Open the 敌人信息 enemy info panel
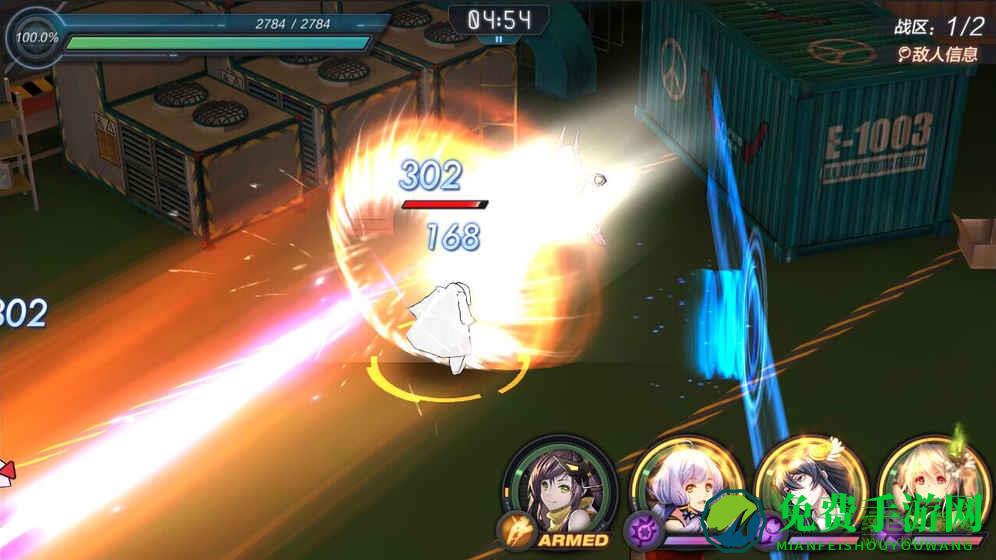This screenshot has height=560, width=996. (x=937, y=54)
